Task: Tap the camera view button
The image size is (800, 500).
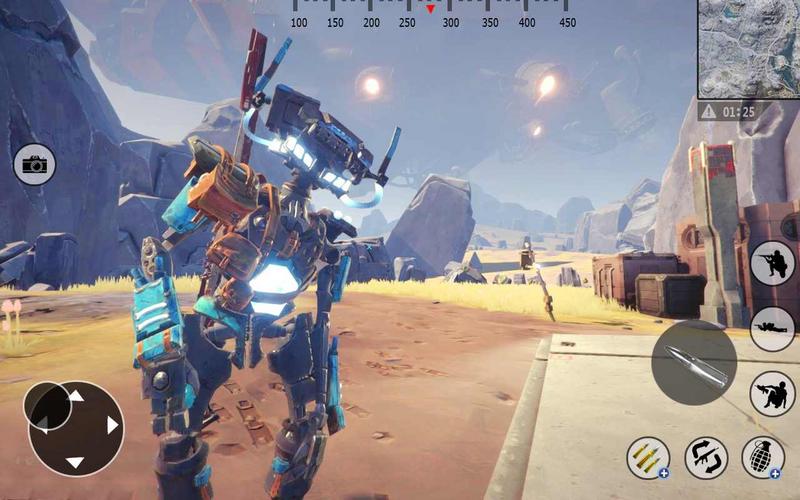Action: [x=35, y=165]
